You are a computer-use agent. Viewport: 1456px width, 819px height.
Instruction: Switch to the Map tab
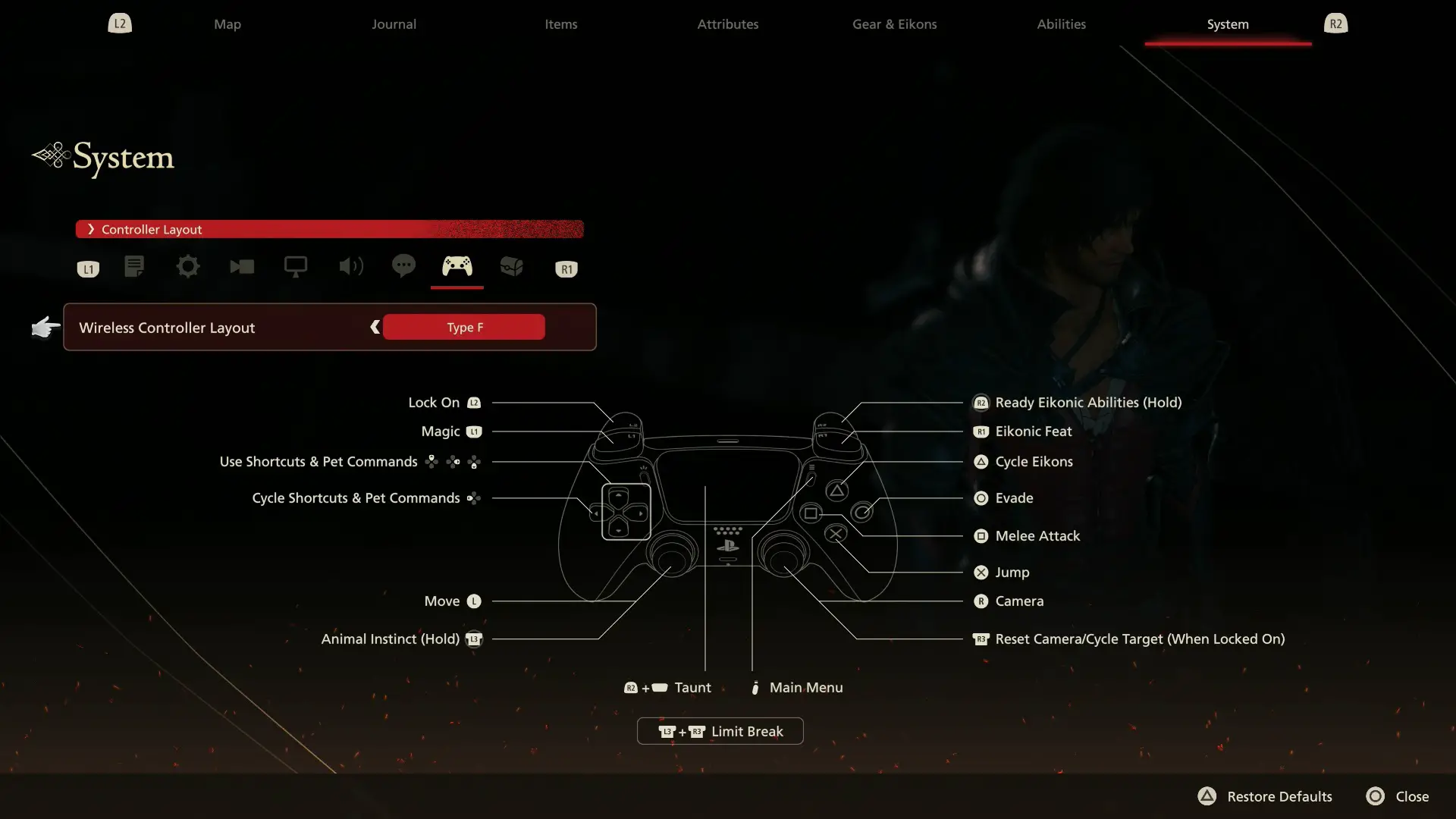pyautogui.click(x=227, y=24)
